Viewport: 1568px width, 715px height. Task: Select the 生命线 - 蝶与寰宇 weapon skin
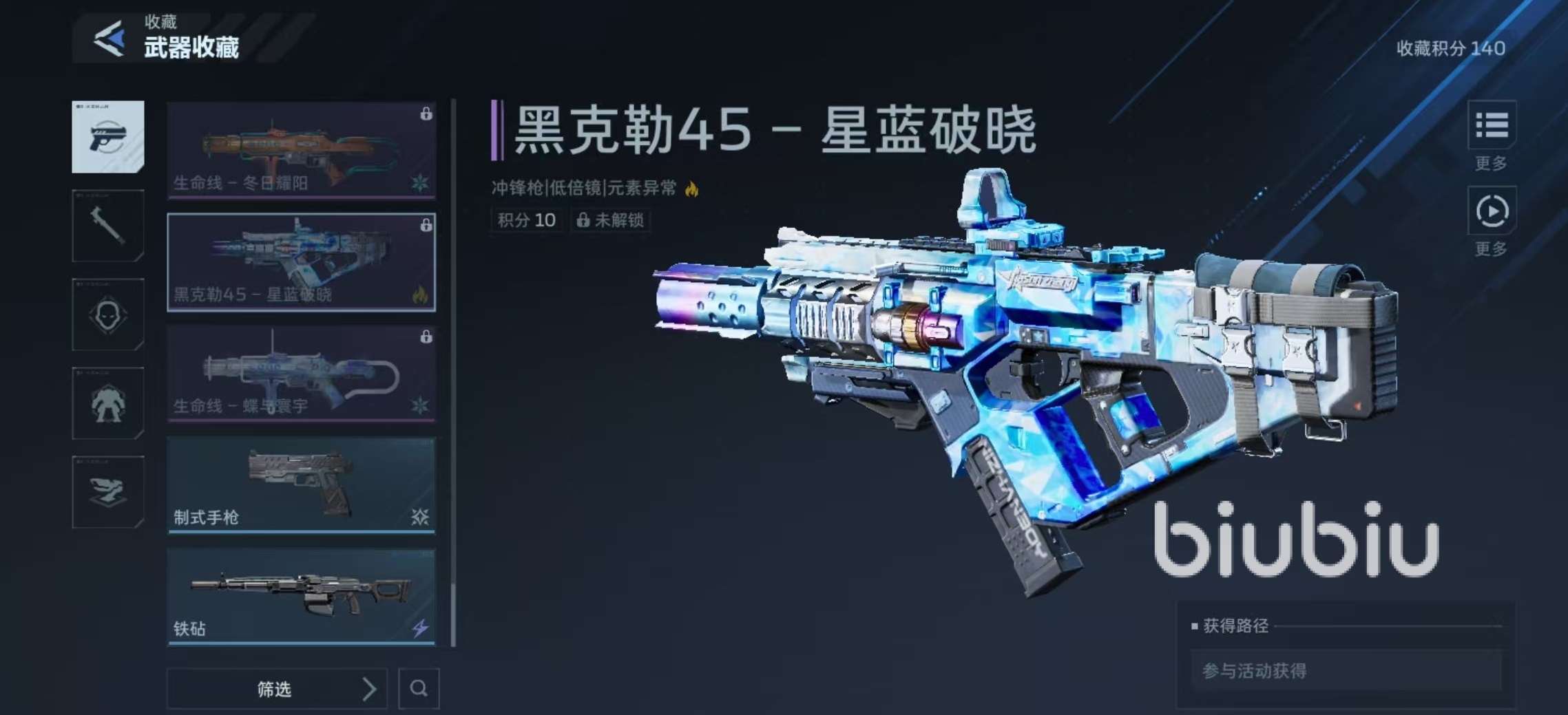(301, 373)
